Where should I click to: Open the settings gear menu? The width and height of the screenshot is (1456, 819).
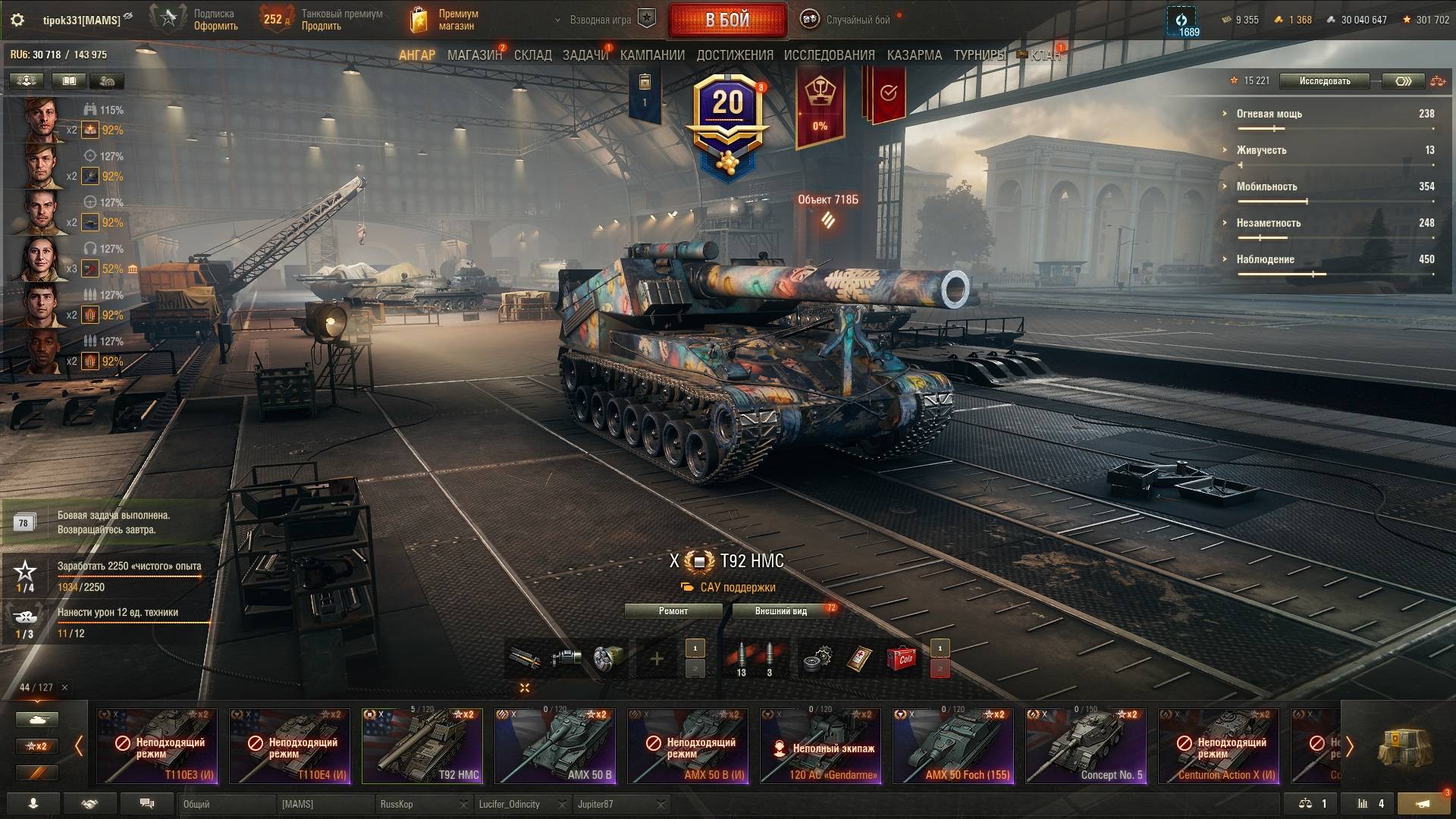[17, 20]
